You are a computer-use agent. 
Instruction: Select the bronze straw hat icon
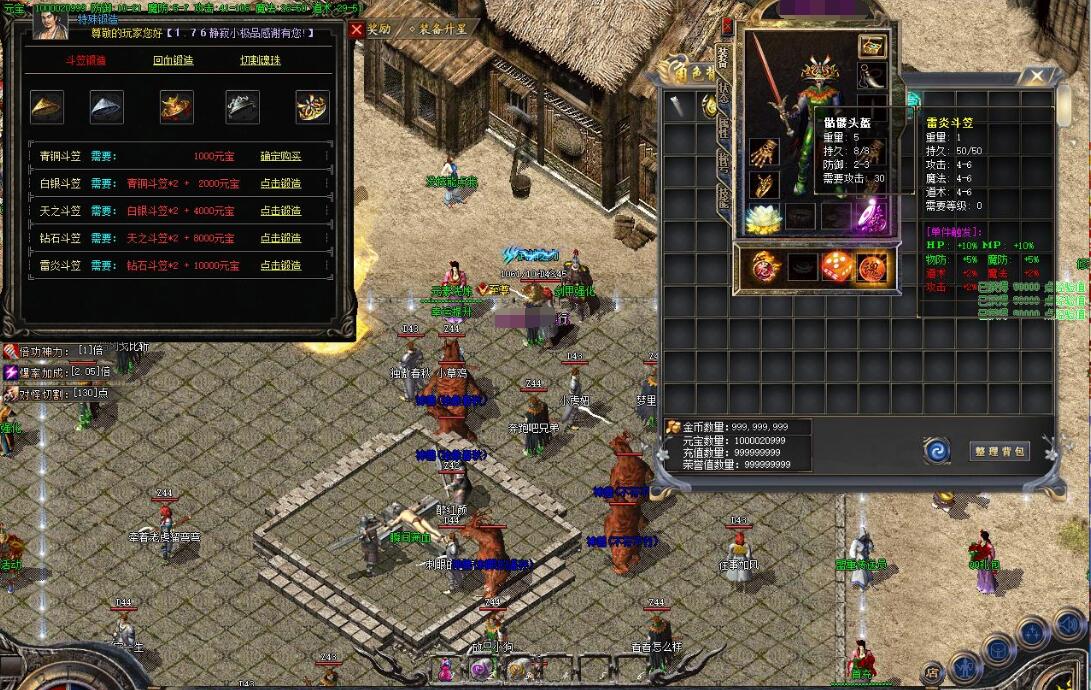(x=47, y=107)
